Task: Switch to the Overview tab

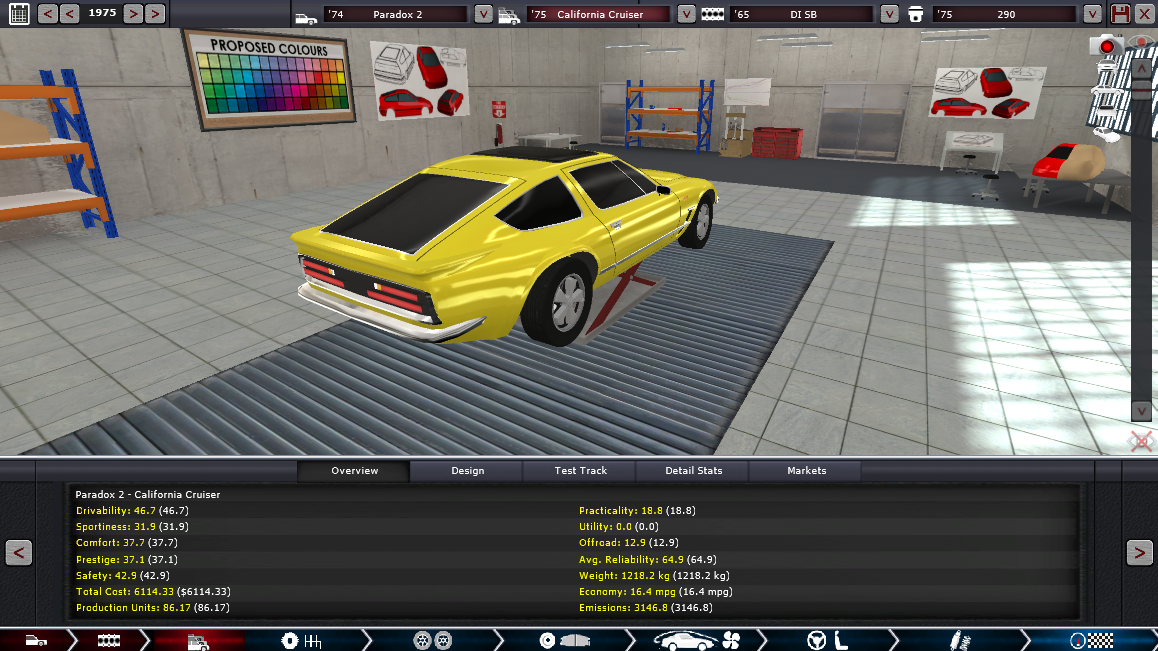Action: [x=354, y=470]
